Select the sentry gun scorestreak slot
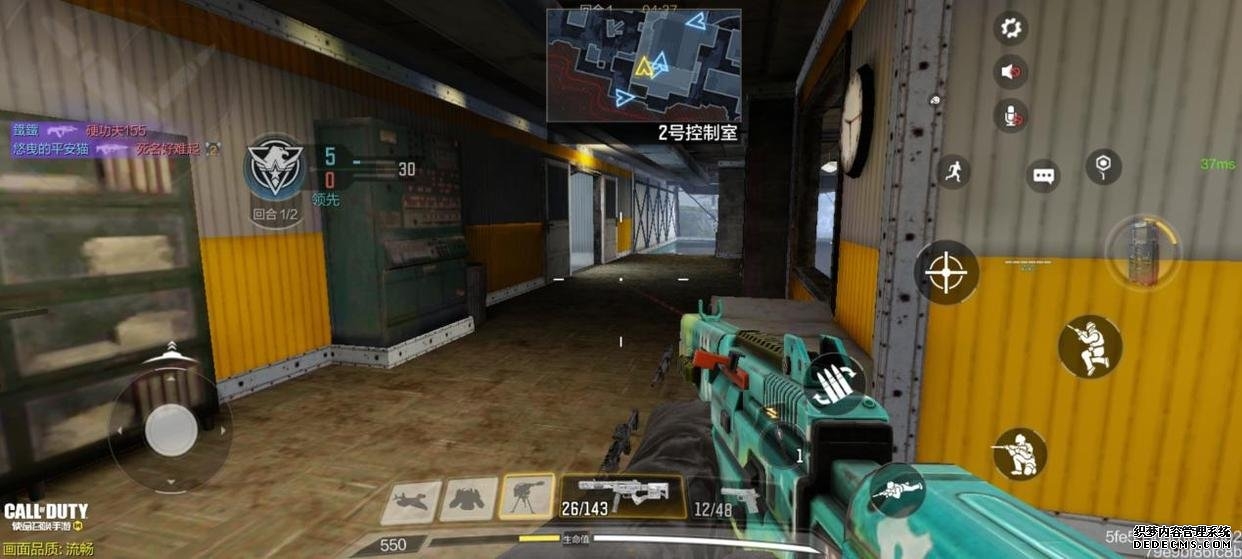Screen dimensions: 1242x559 click(x=527, y=497)
